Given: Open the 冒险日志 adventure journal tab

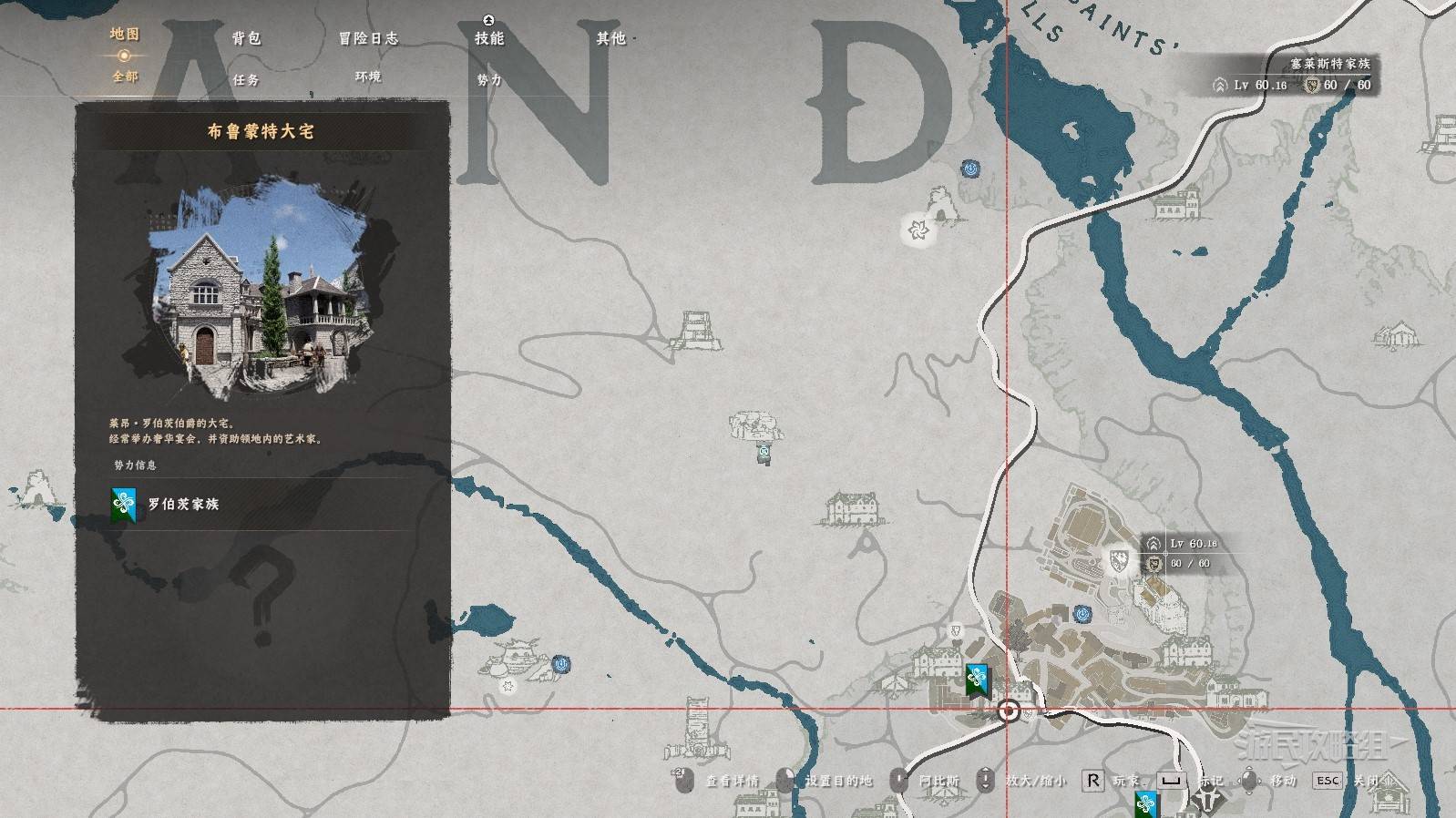Looking at the screenshot, I should coord(368,38).
